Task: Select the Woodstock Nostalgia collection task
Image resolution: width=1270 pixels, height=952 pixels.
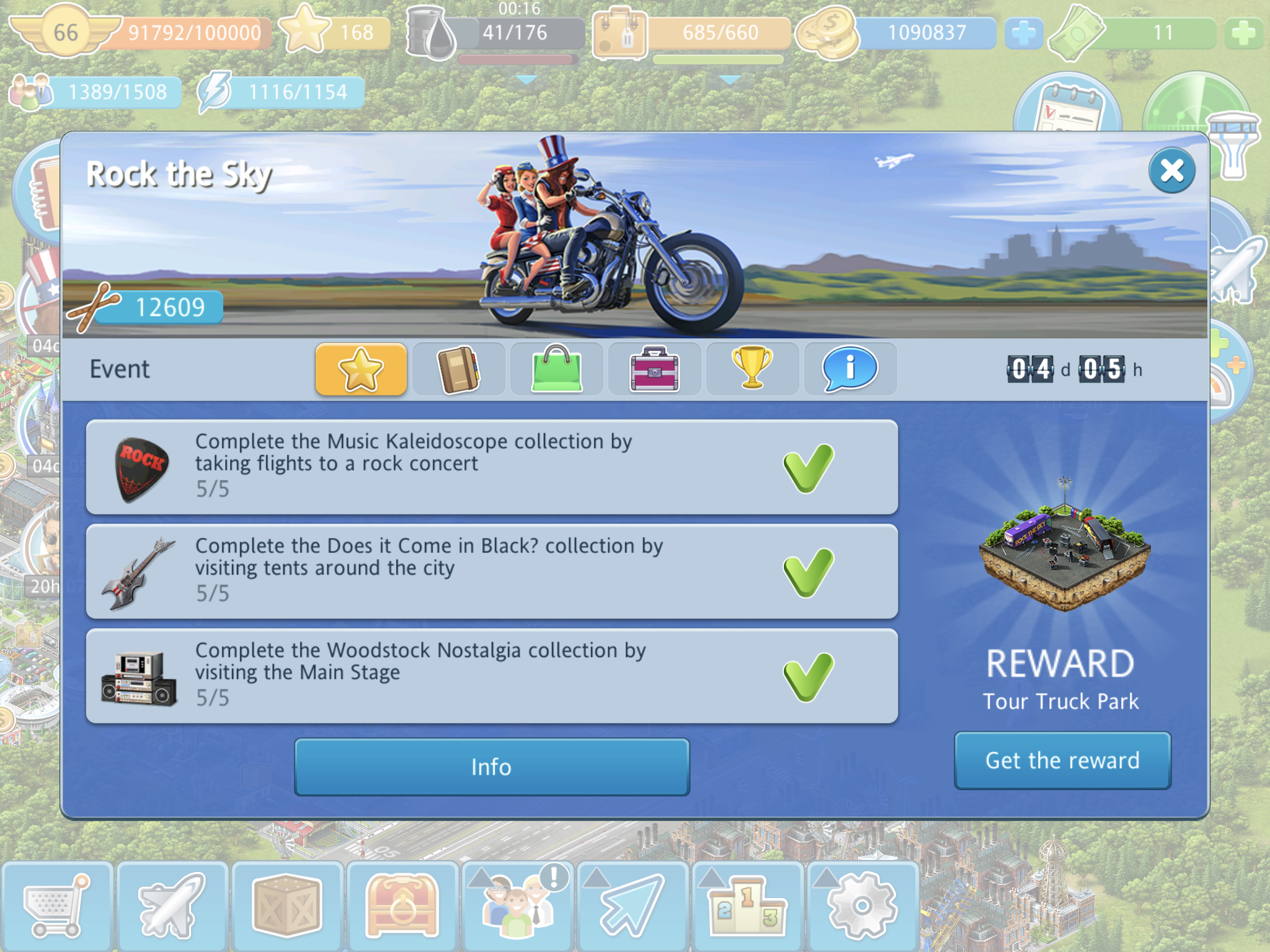Action: (491, 676)
